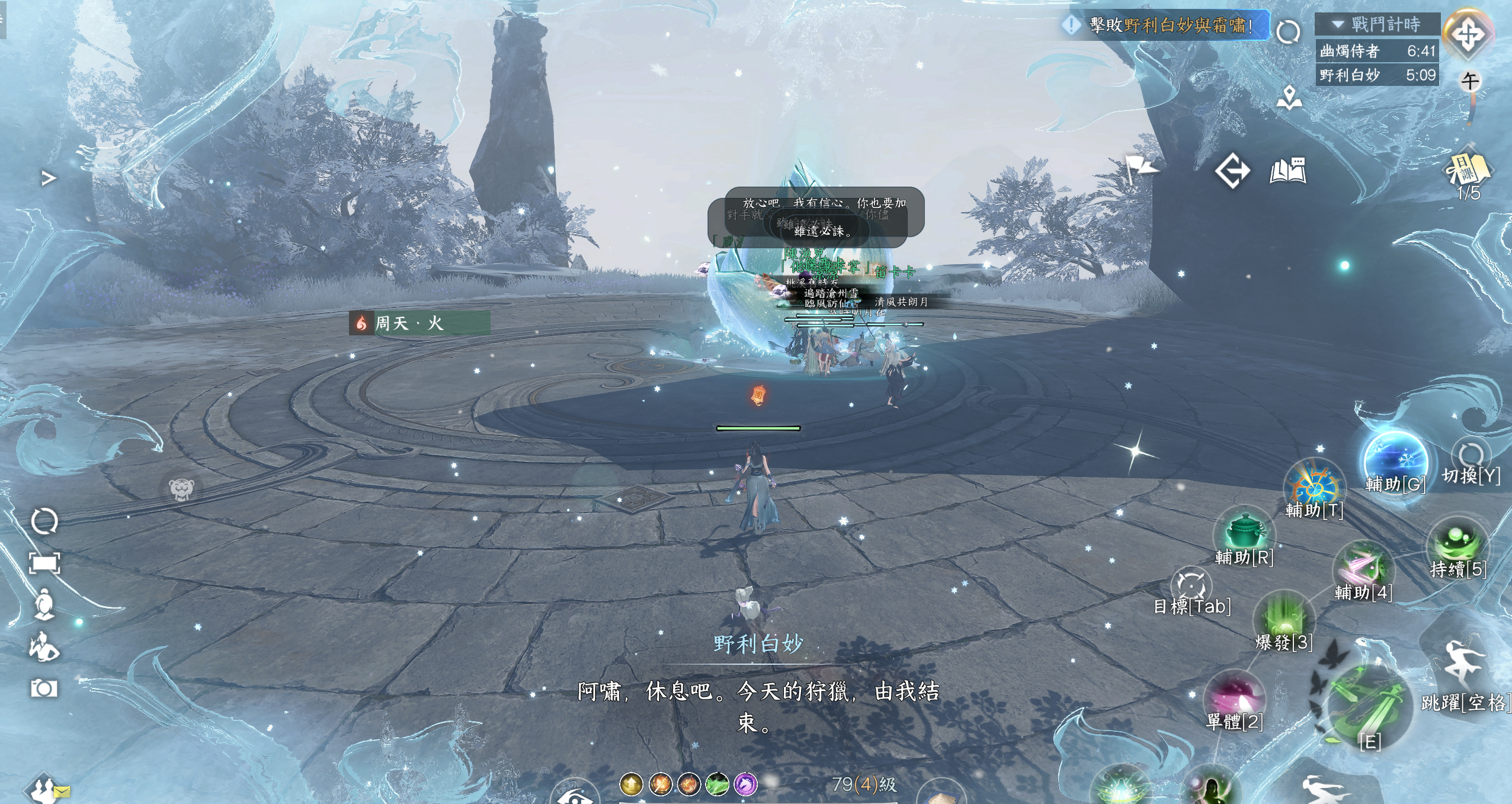Use the 輔助[4] support skill

click(x=1363, y=568)
